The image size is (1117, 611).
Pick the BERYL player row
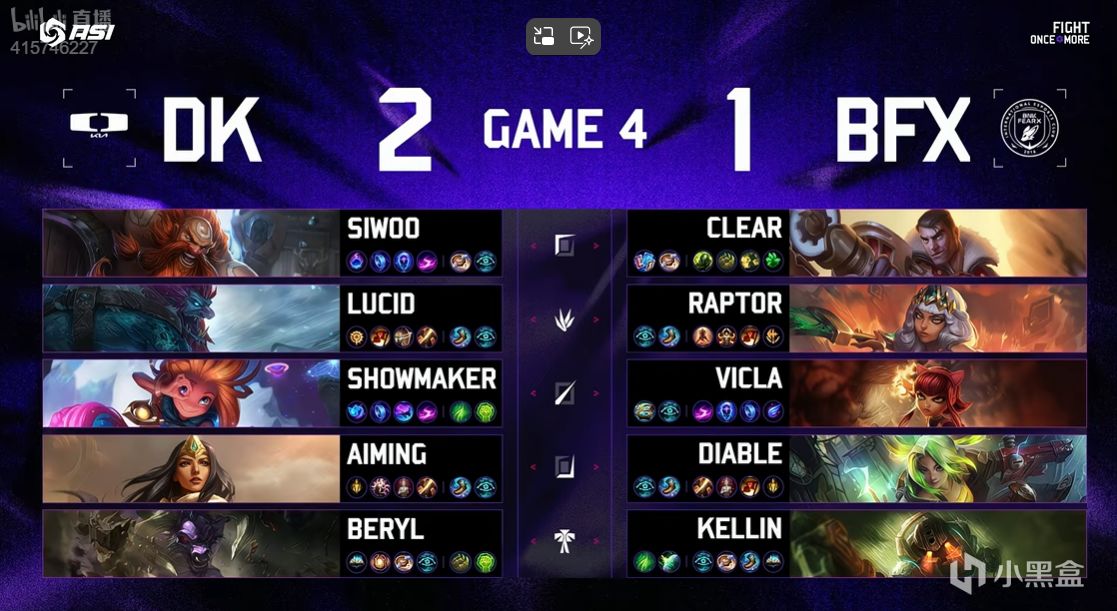point(272,543)
